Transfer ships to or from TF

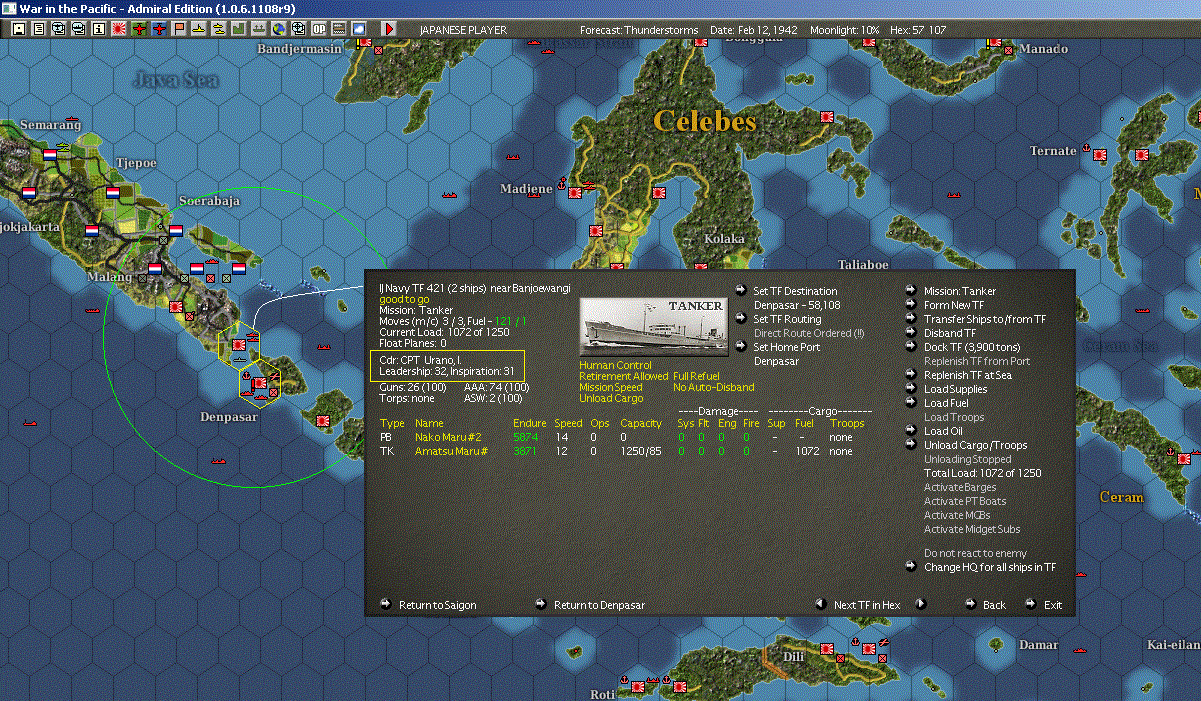tap(984, 319)
